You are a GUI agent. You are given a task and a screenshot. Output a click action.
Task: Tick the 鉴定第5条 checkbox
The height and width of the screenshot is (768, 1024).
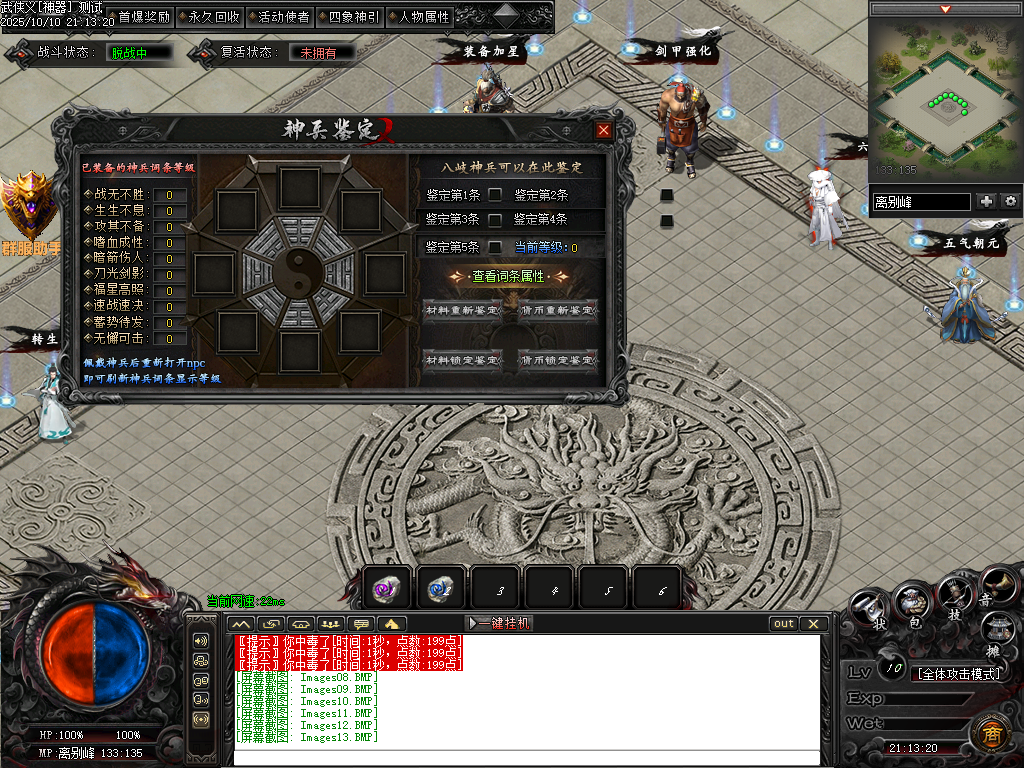pos(495,247)
